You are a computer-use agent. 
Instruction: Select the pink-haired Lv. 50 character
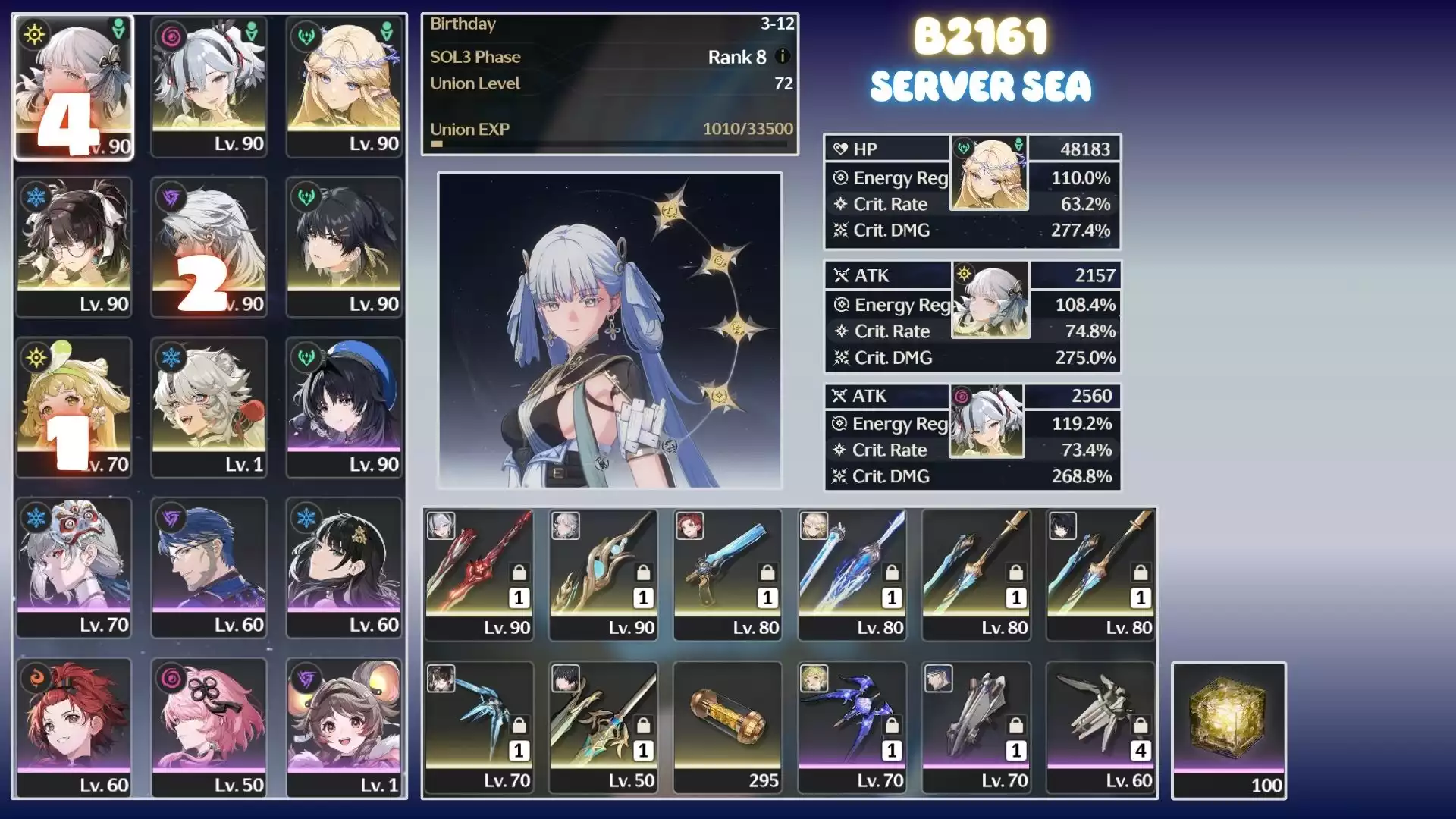(x=209, y=726)
